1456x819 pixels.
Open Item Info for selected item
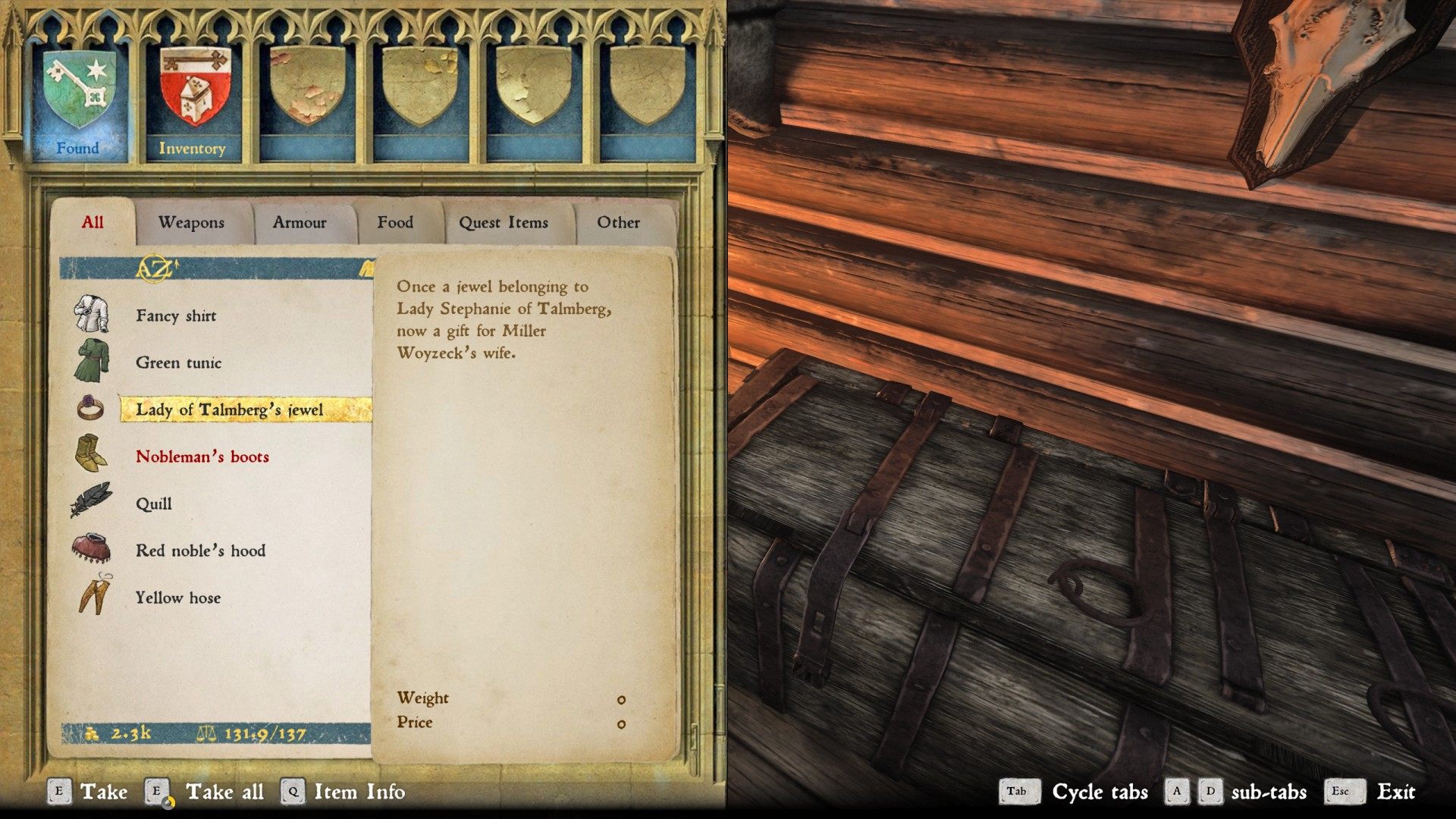pyautogui.click(x=359, y=792)
